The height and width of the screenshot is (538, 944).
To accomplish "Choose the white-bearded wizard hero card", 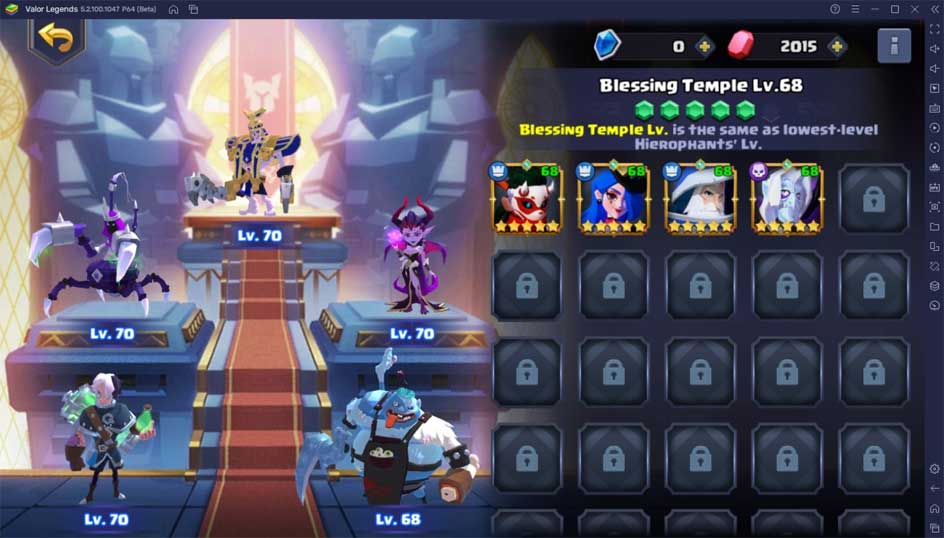I will pos(699,198).
